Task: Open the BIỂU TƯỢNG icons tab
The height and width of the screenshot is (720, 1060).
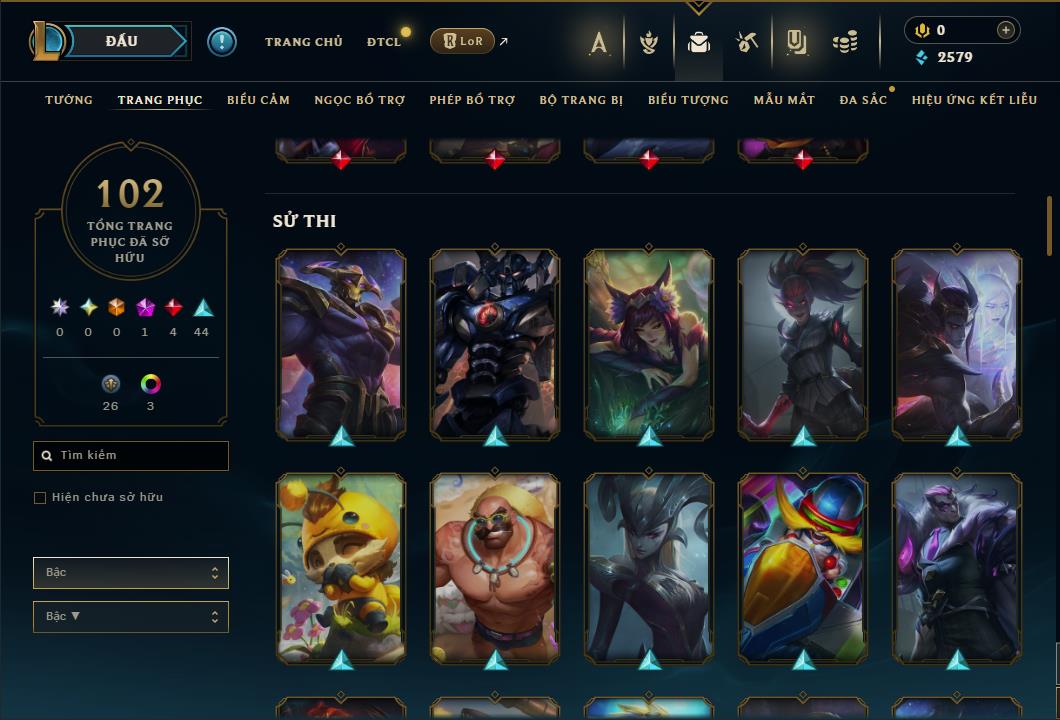Action: coord(688,100)
